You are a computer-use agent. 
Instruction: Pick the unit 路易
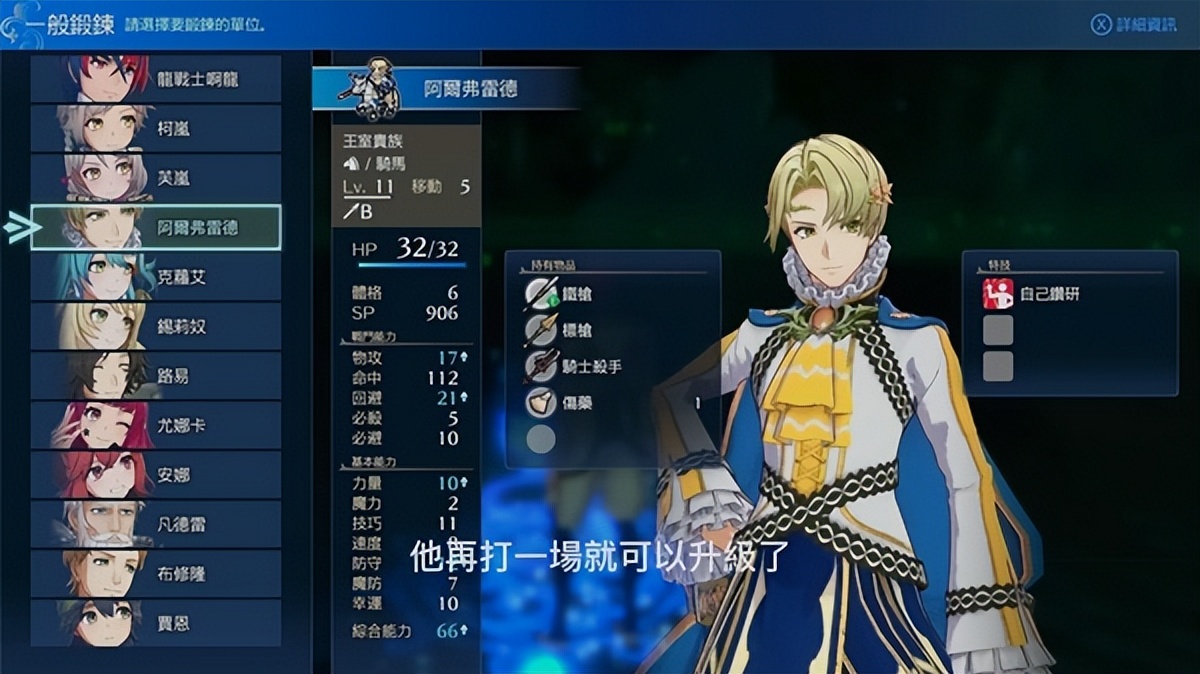155,376
